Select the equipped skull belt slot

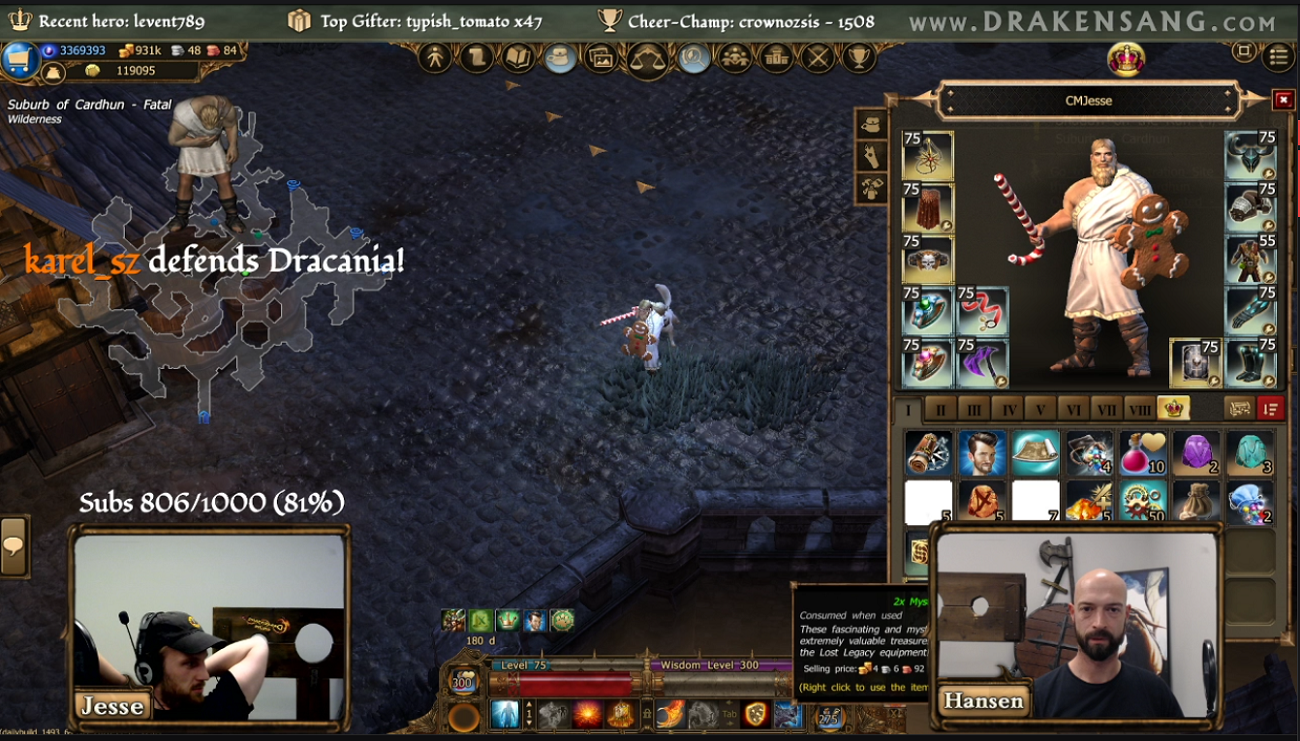[x=928, y=260]
